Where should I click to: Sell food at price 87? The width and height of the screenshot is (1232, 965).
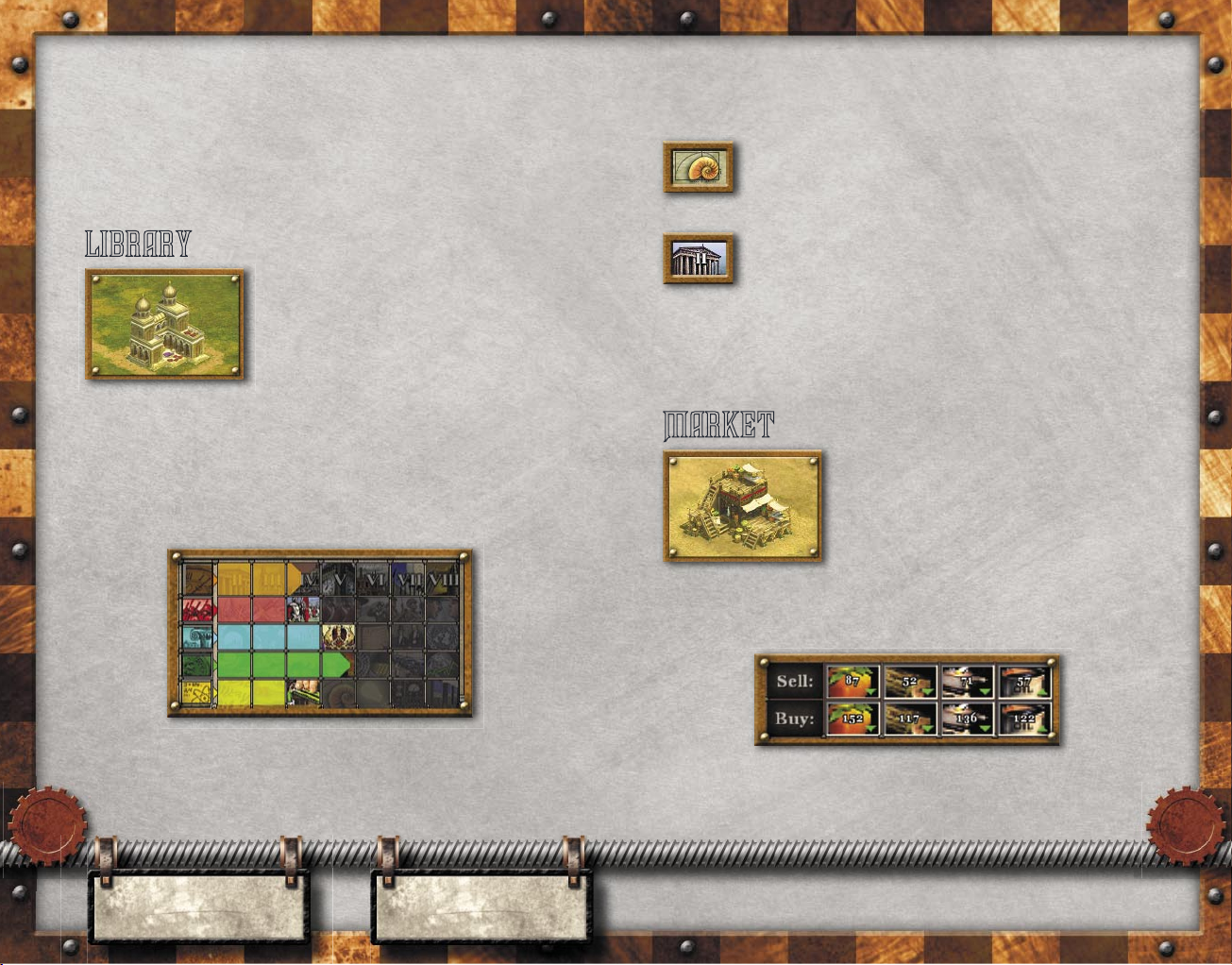[x=852, y=681]
